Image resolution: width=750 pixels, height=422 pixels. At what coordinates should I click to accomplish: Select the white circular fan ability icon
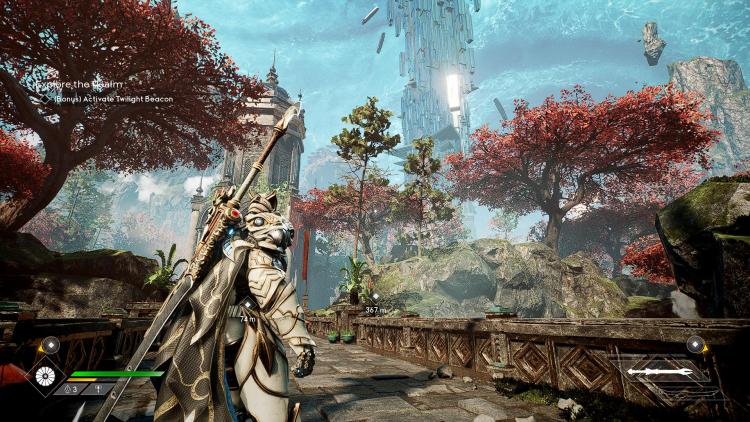44,375
